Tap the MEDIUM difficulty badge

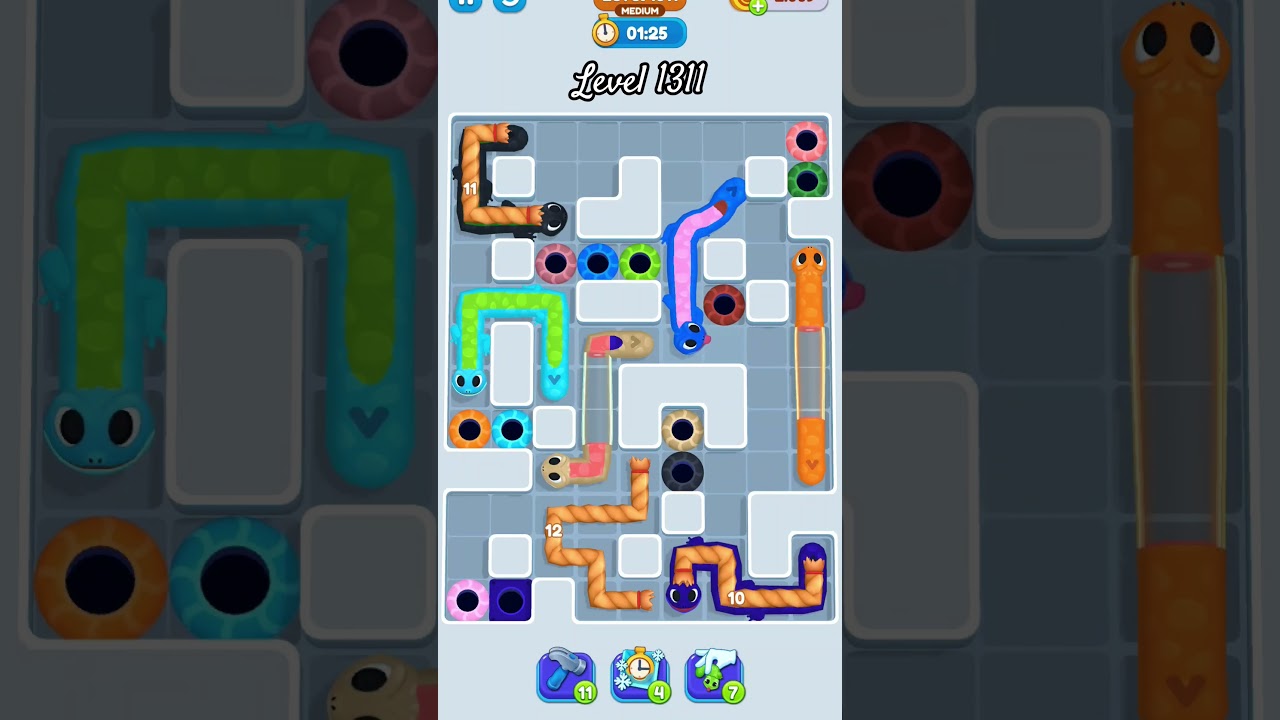click(638, 8)
